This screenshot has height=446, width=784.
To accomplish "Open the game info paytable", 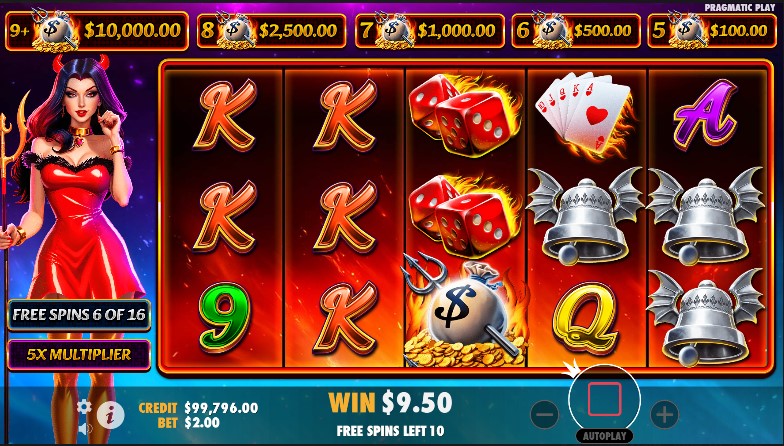I will click(x=110, y=414).
